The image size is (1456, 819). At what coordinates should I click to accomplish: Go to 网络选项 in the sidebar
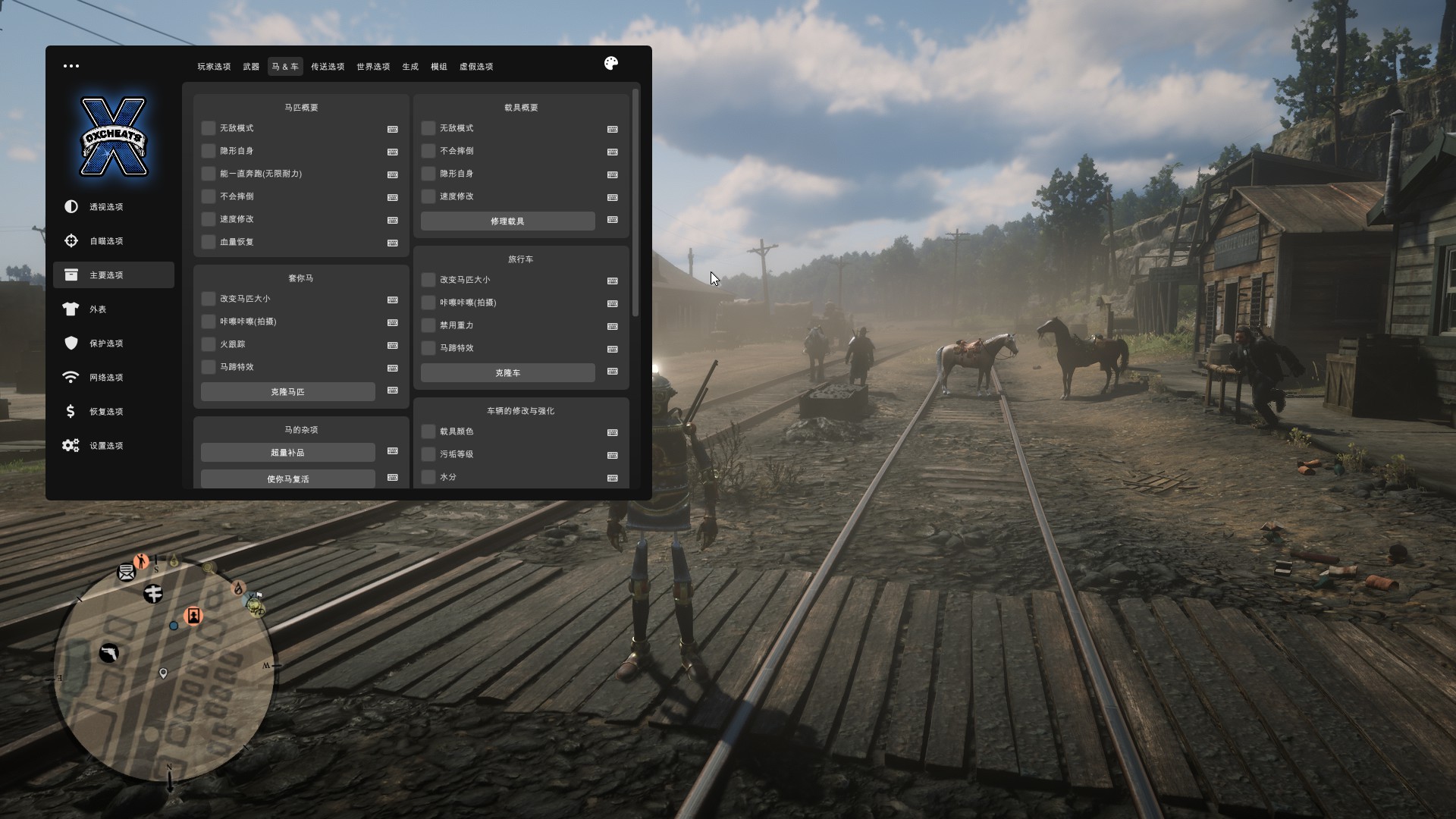coord(106,378)
